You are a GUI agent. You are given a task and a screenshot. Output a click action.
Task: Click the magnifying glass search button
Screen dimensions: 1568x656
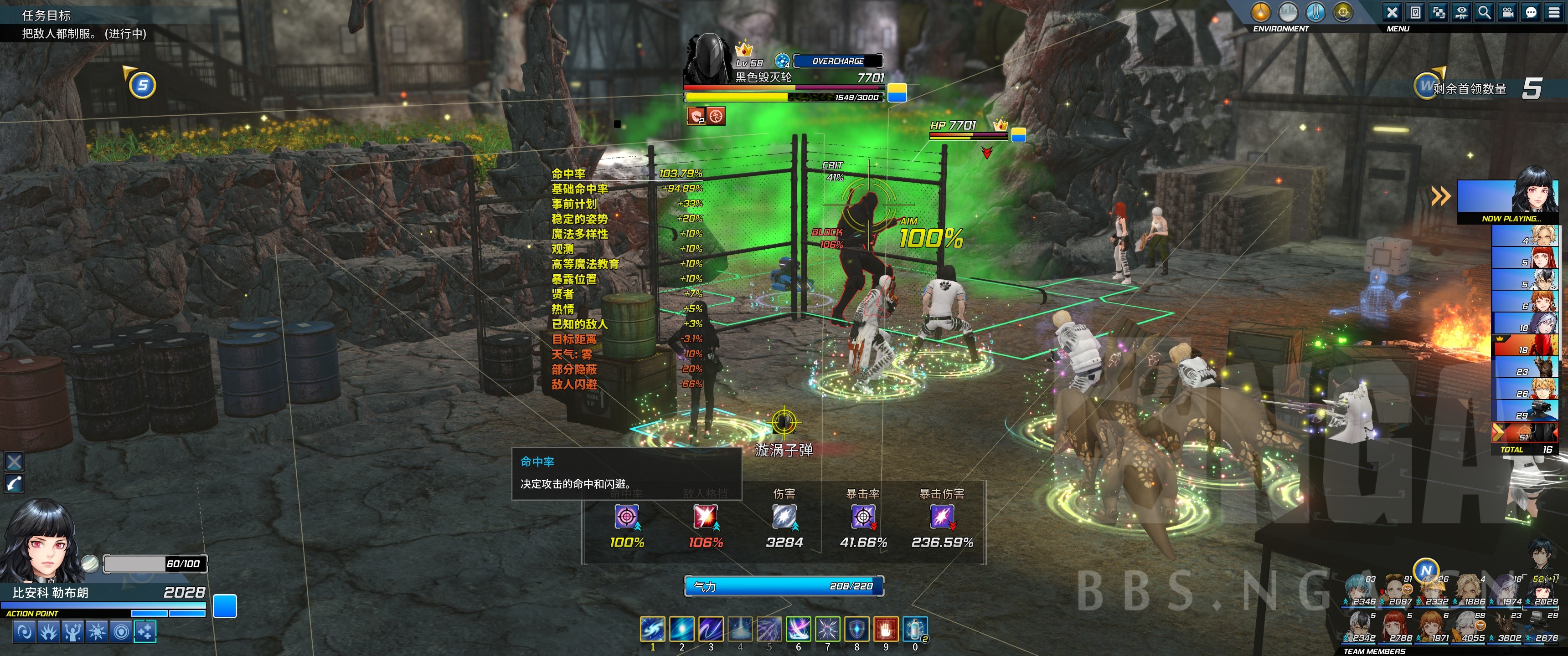[1484, 12]
